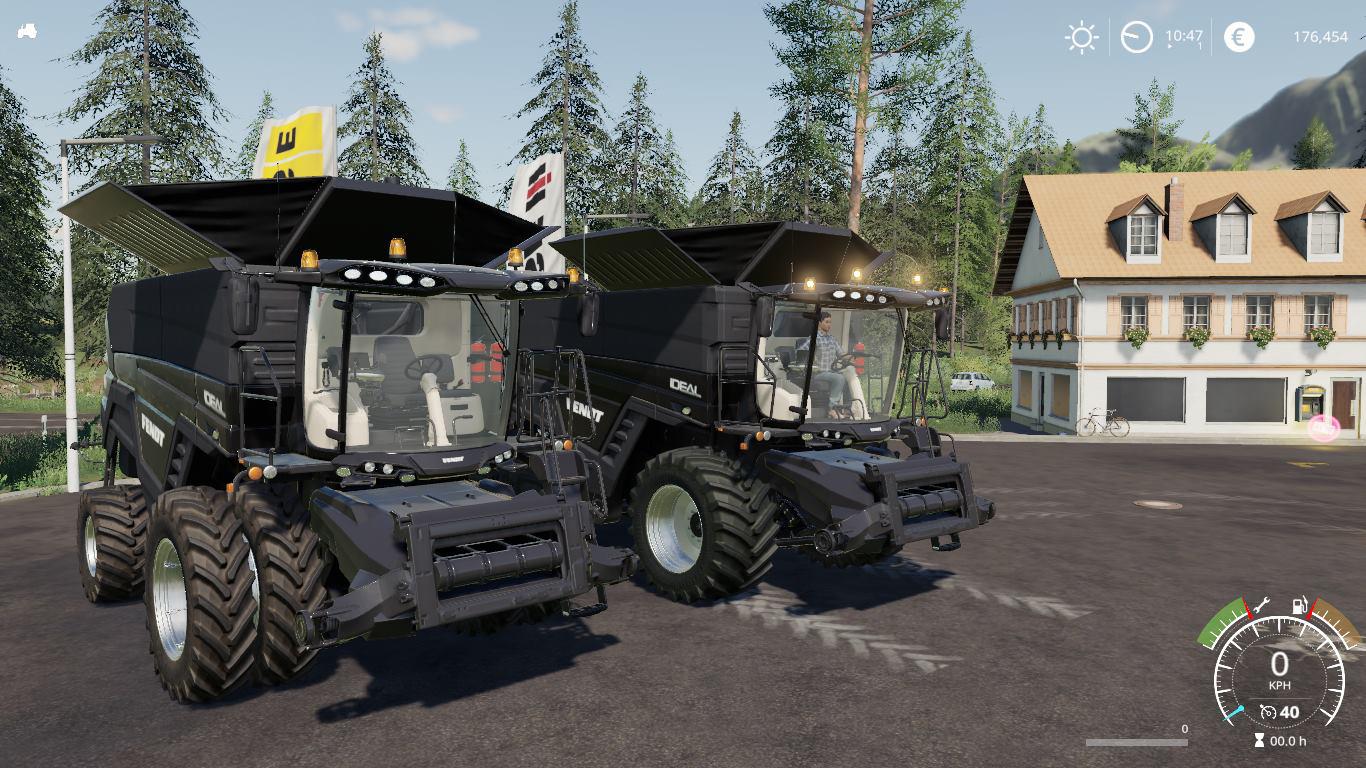Click the bicycle leaning against the house
This screenshot has height=768, width=1366.
[x=1100, y=423]
